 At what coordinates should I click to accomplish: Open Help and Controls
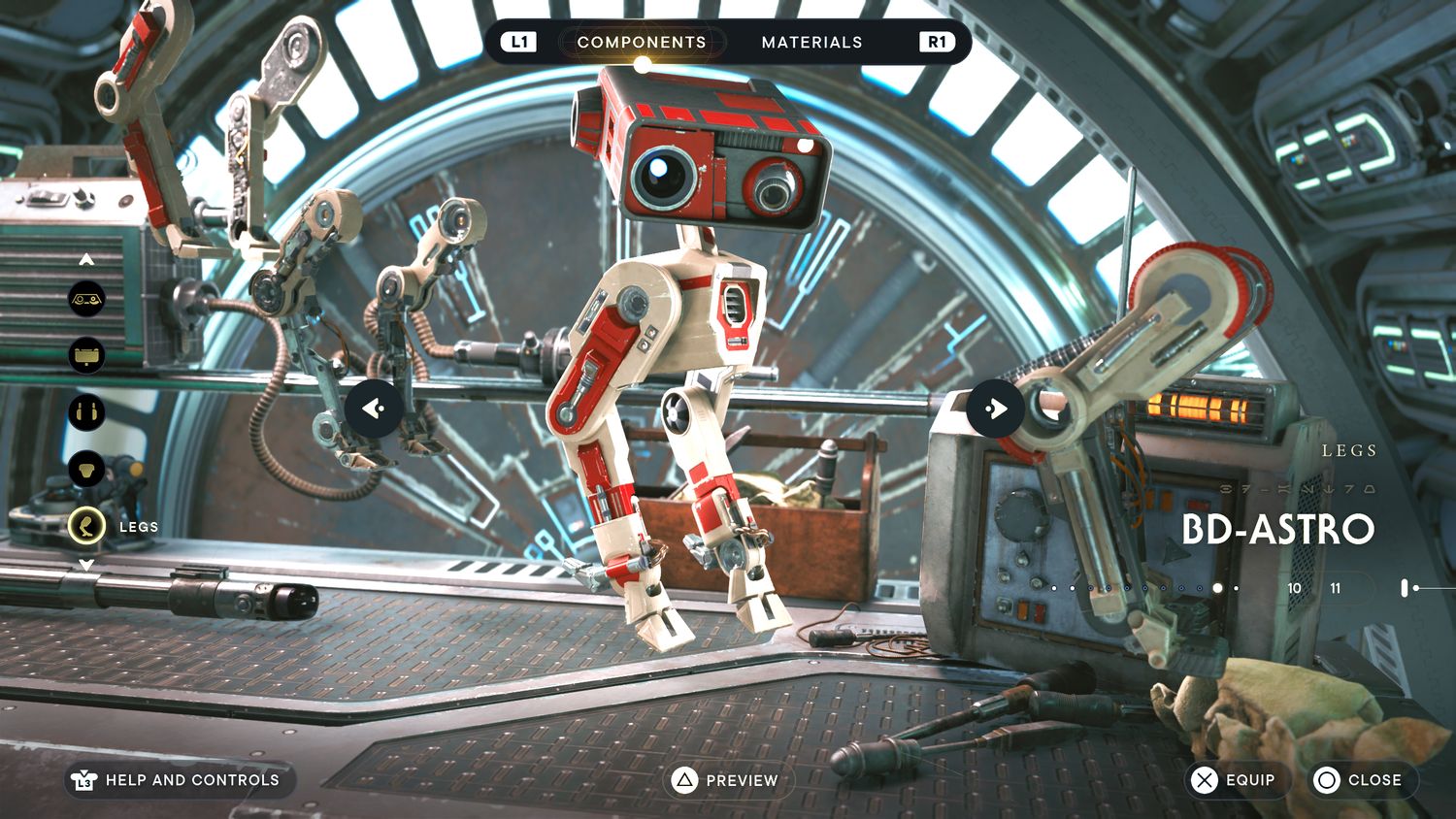point(179,780)
